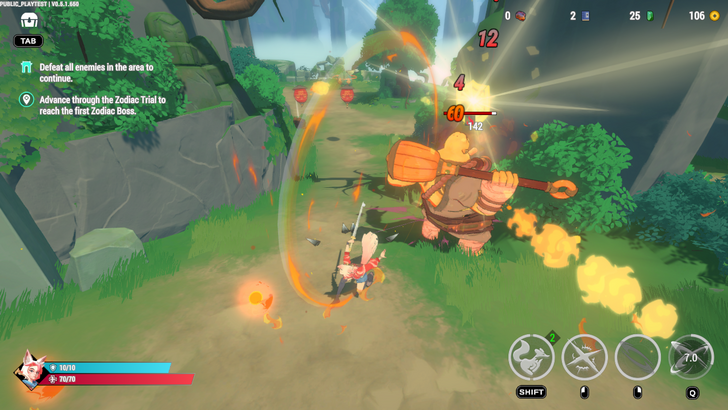Click the green gem currency icon
Image resolution: width=728 pixels, height=410 pixels.
coord(649,16)
